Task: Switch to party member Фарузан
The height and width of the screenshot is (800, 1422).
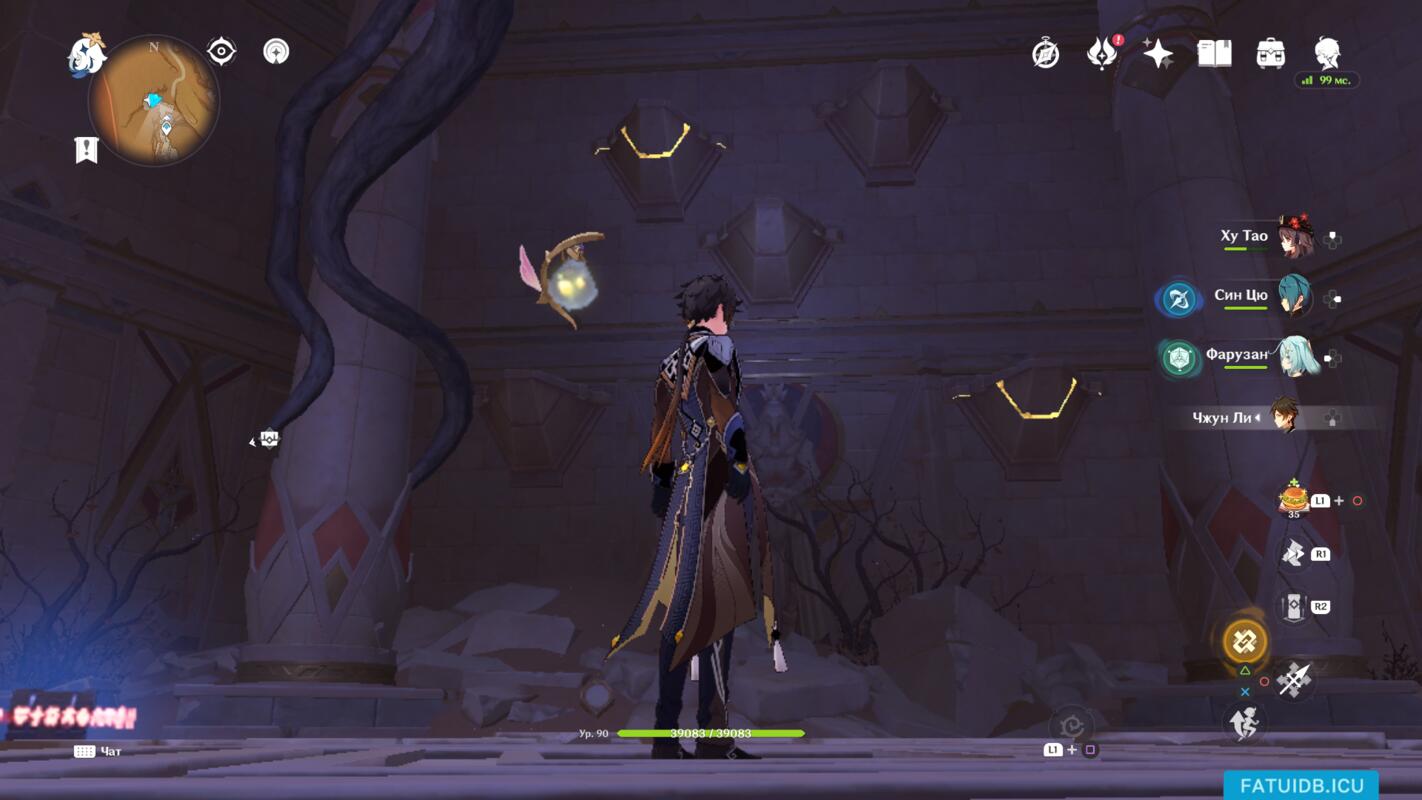Action: click(x=1296, y=357)
